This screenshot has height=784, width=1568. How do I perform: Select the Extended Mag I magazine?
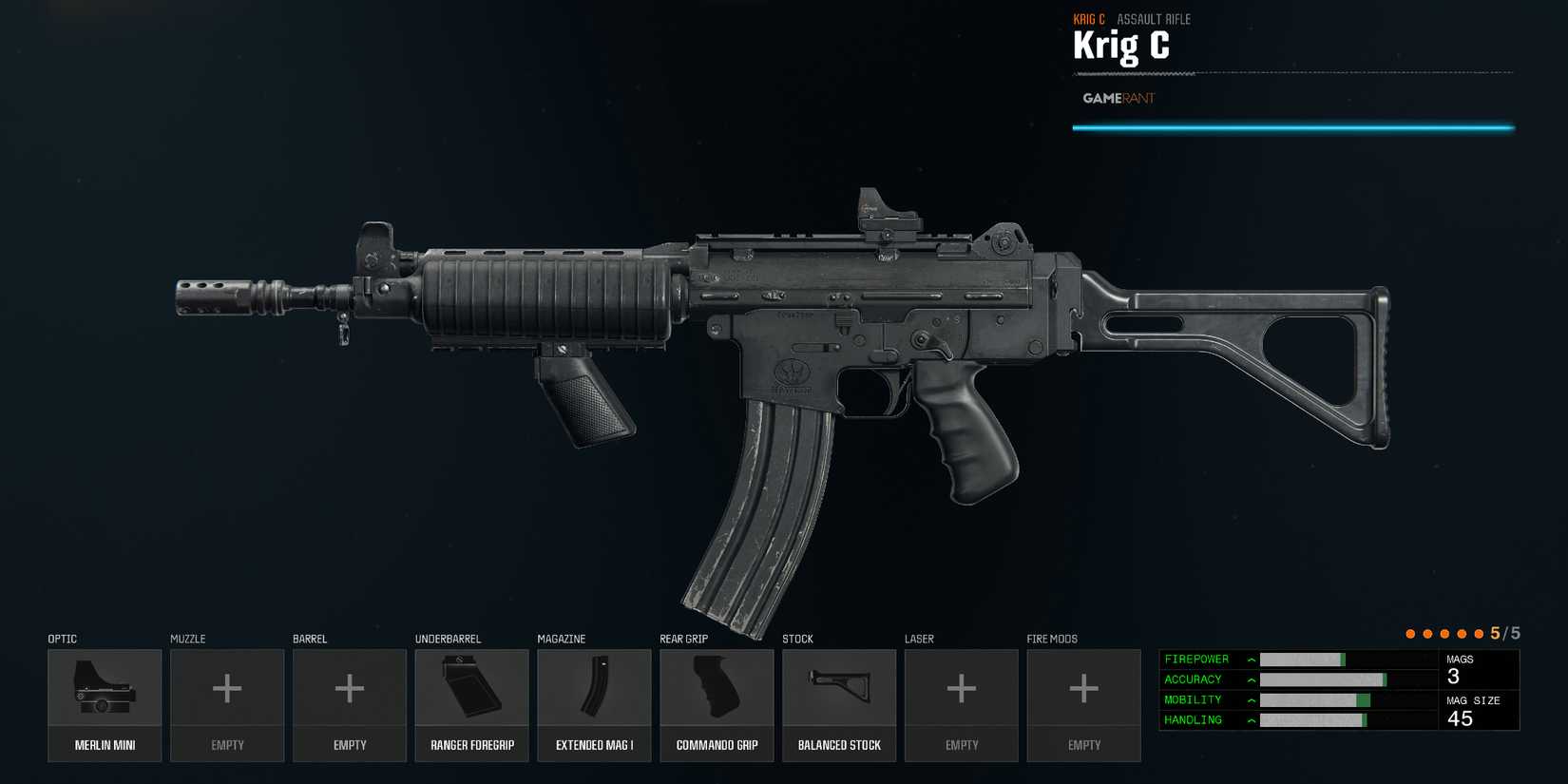594,703
